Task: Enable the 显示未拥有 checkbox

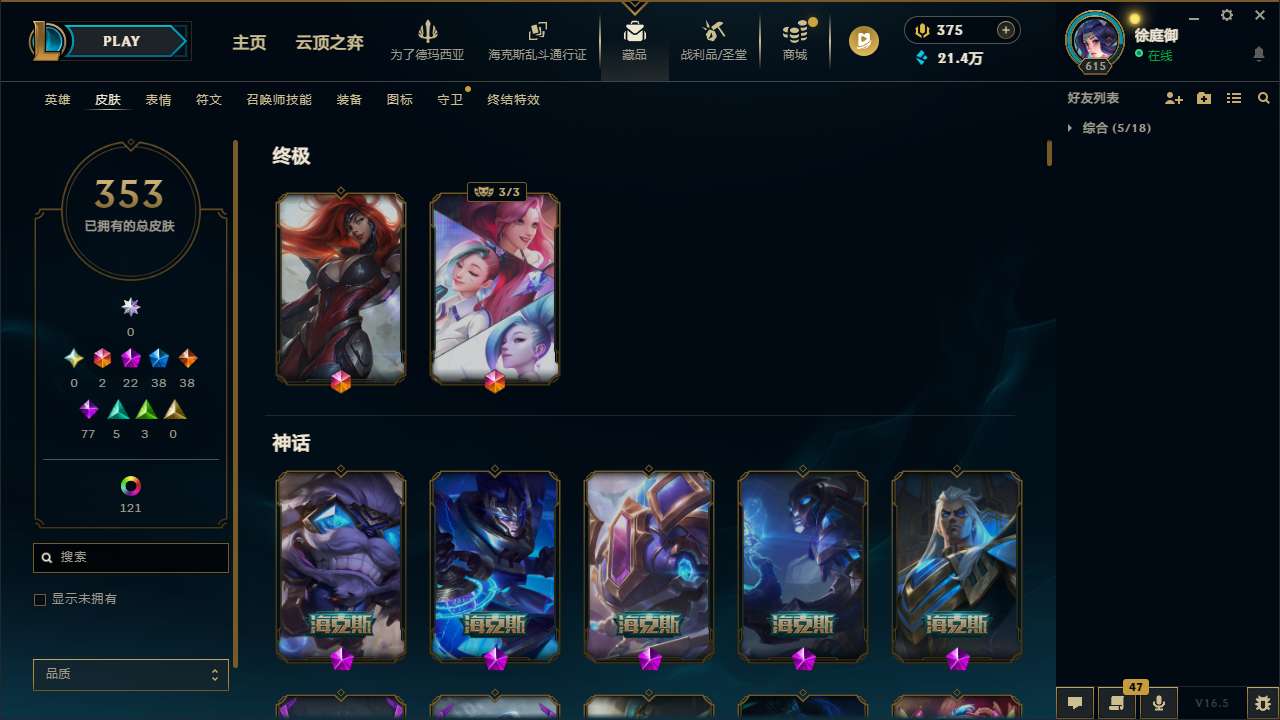Action: (x=40, y=599)
